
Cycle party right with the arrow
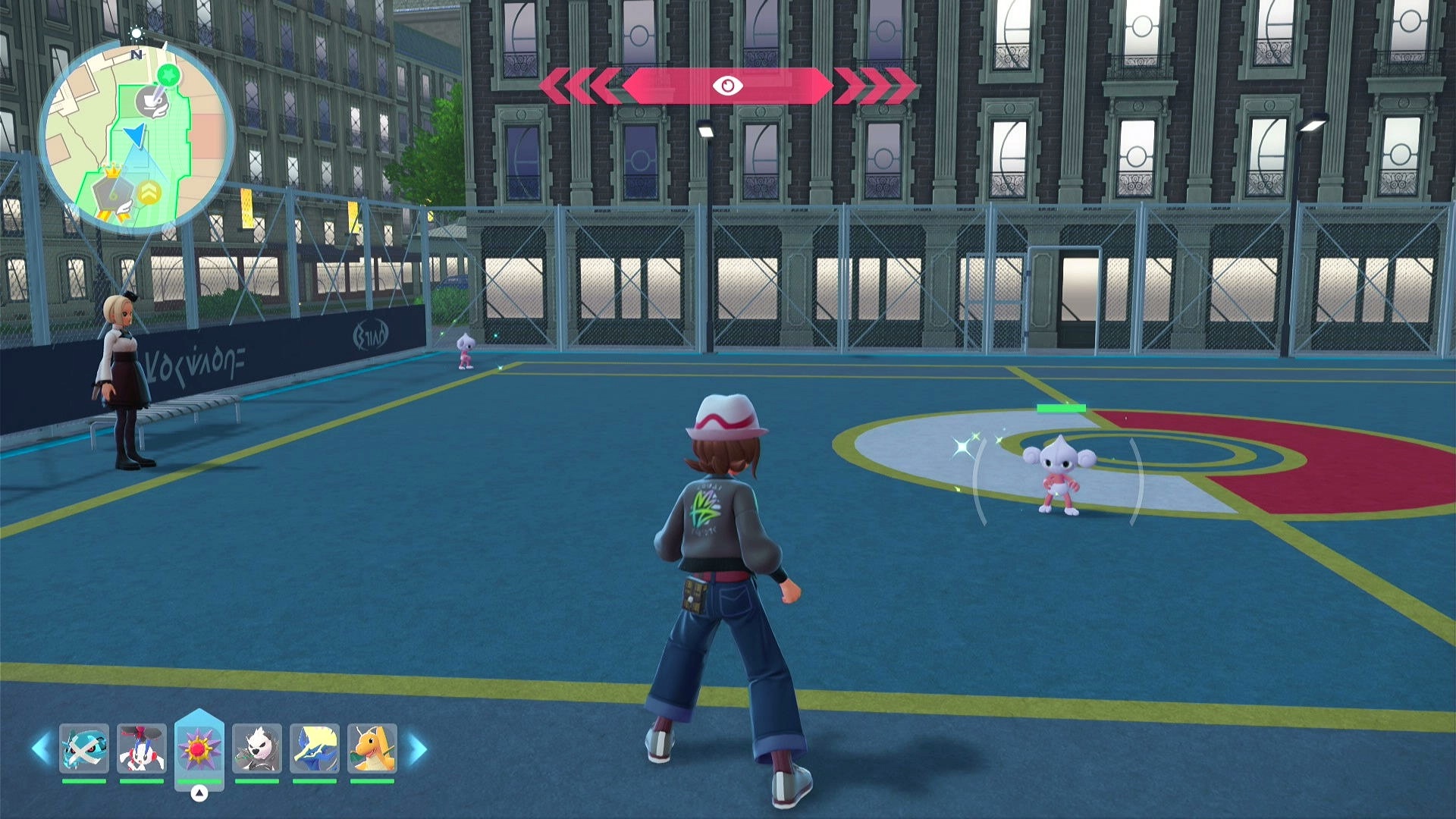coord(418,748)
